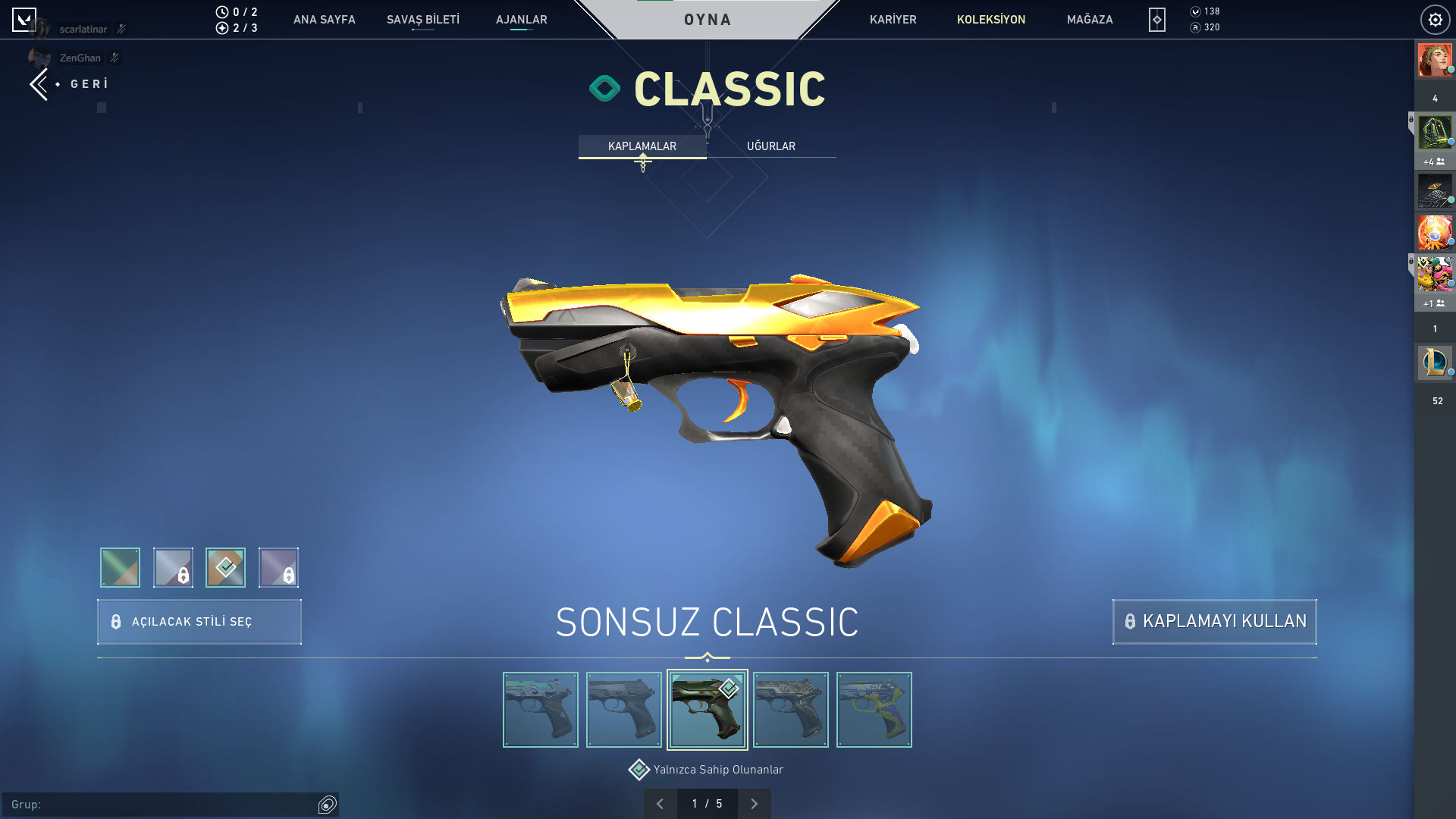The image size is (1456, 819).
Task: Visit the MAĞAZA store
Action: 1090,20
